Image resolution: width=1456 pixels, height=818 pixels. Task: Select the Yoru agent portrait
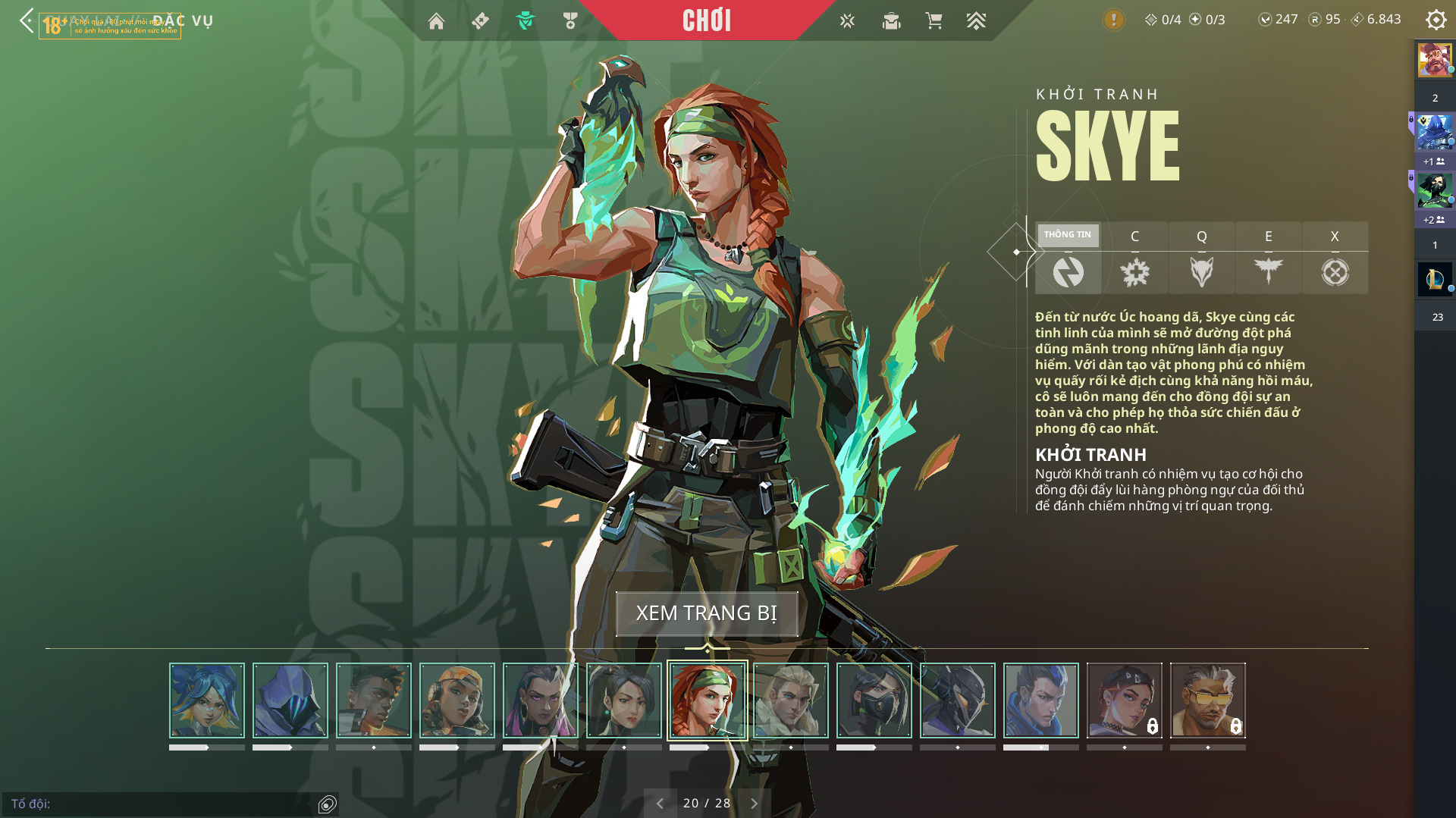[1041, 700]
